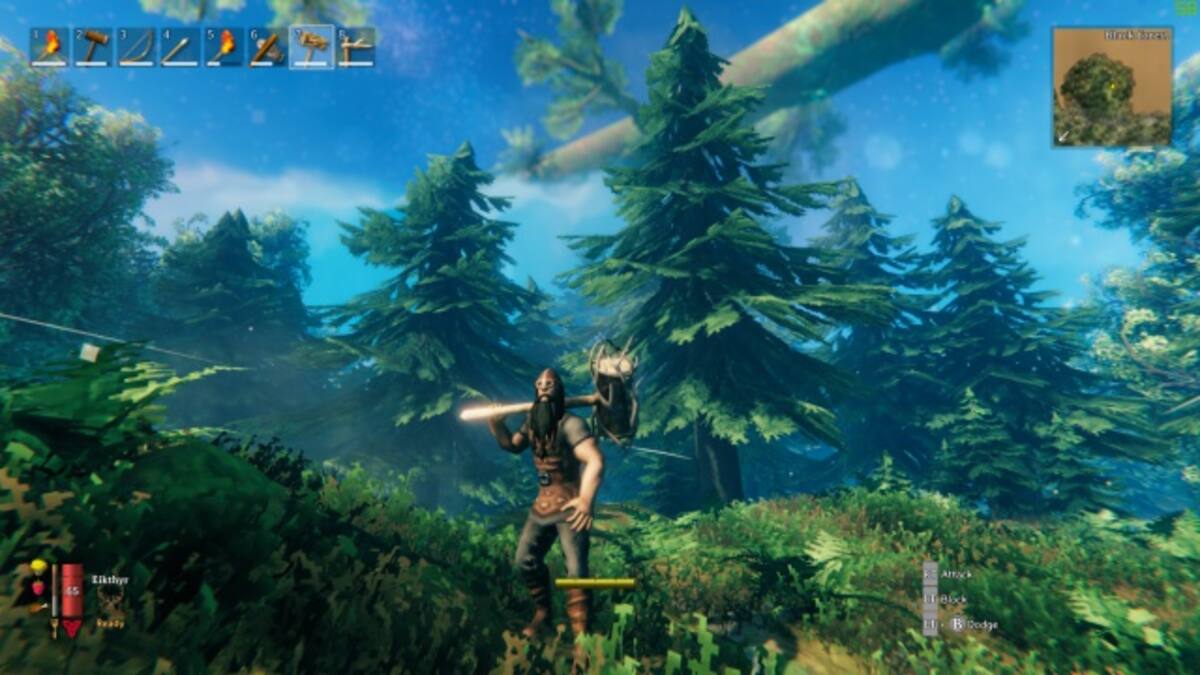Select the hoe in hotbar slot 8
Viewport: 1200px width, 675px height.
point(356,47)
